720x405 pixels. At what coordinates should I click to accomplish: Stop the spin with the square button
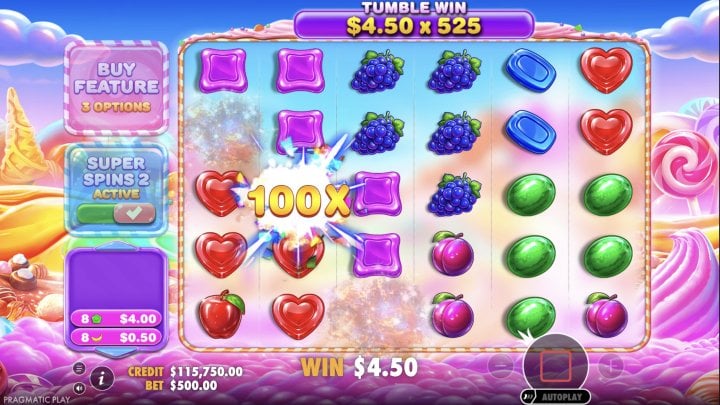[x=556, y=363]
